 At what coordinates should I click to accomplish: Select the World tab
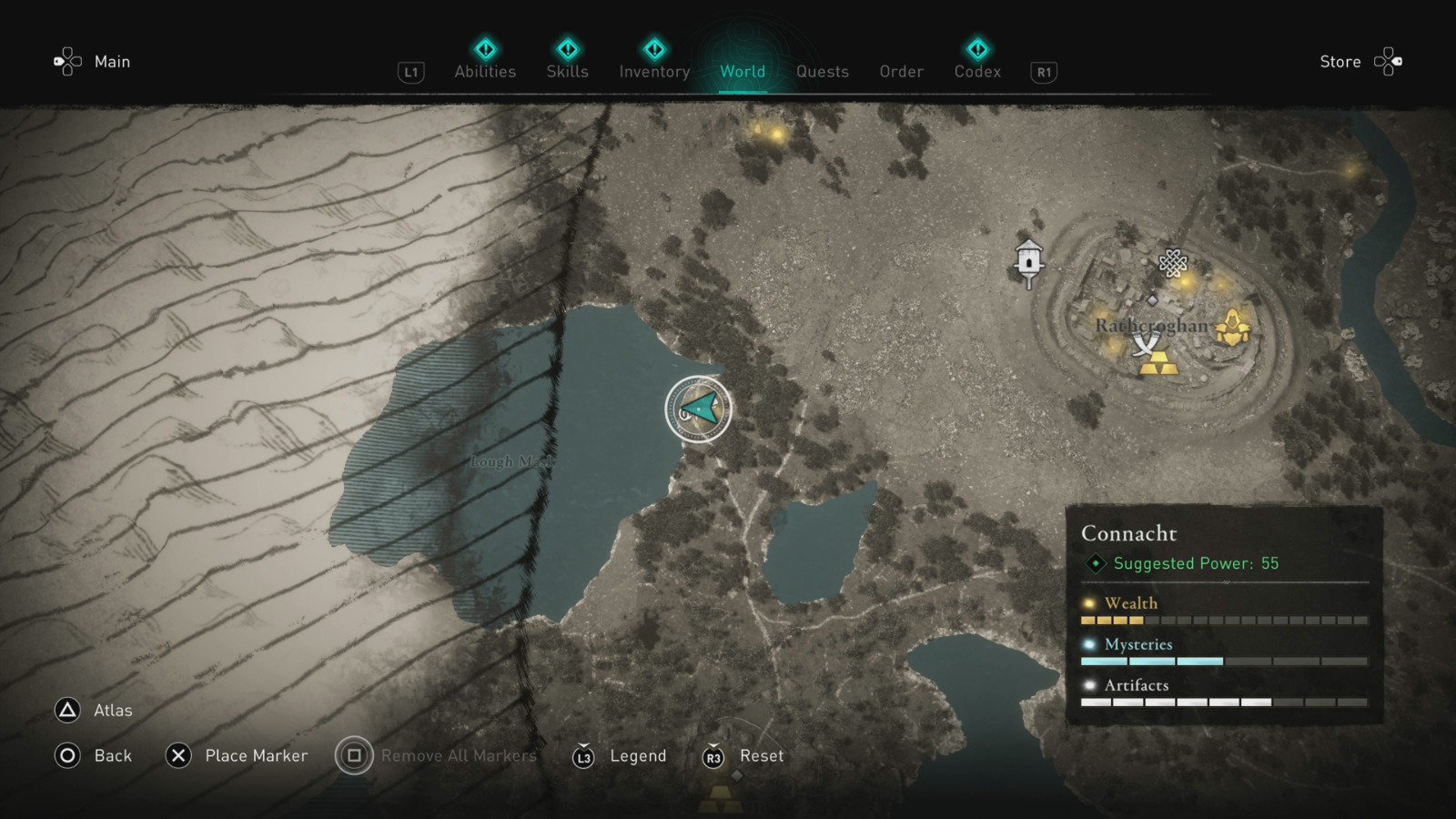coord(742,71)
